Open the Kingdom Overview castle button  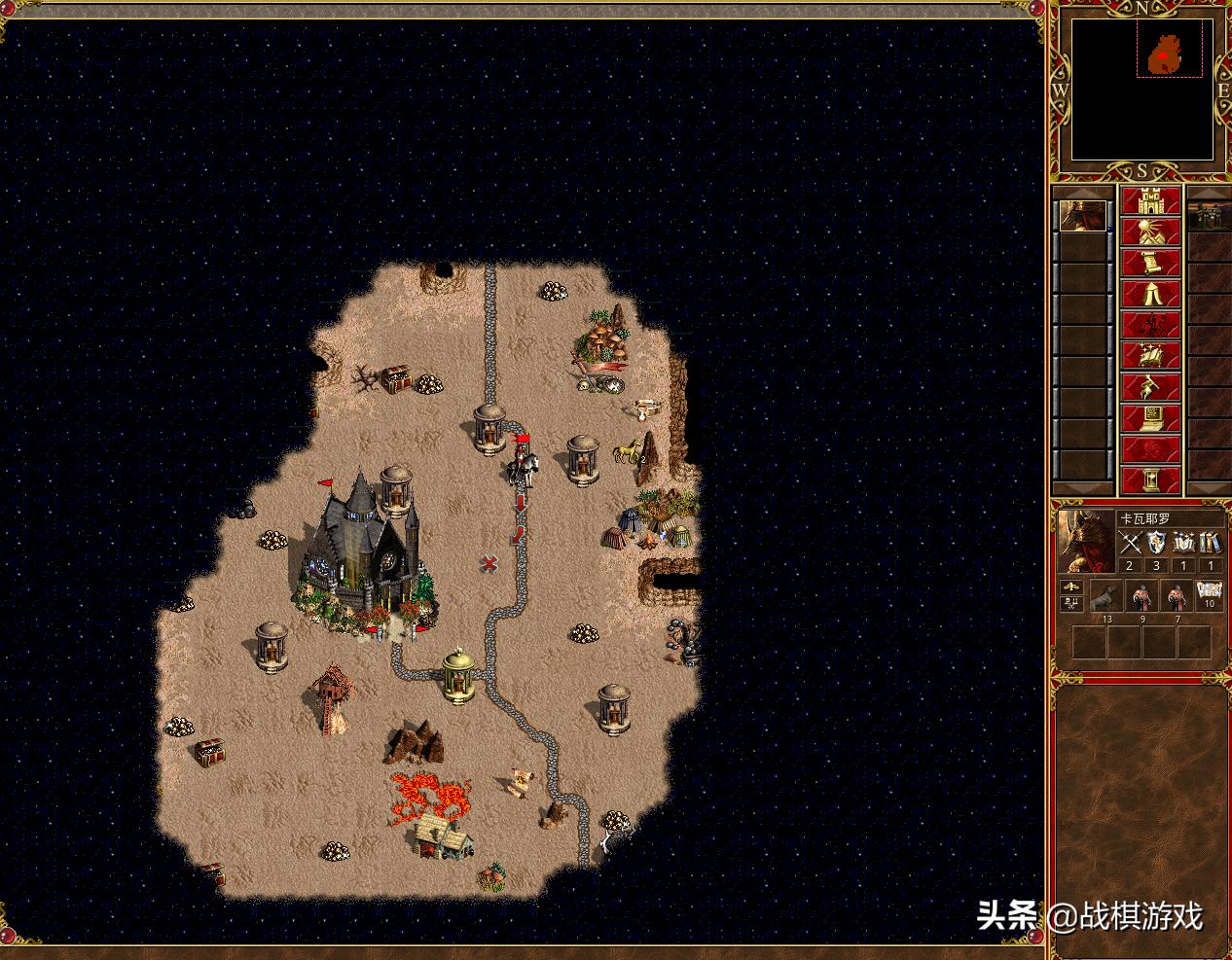coord(1151,201)
